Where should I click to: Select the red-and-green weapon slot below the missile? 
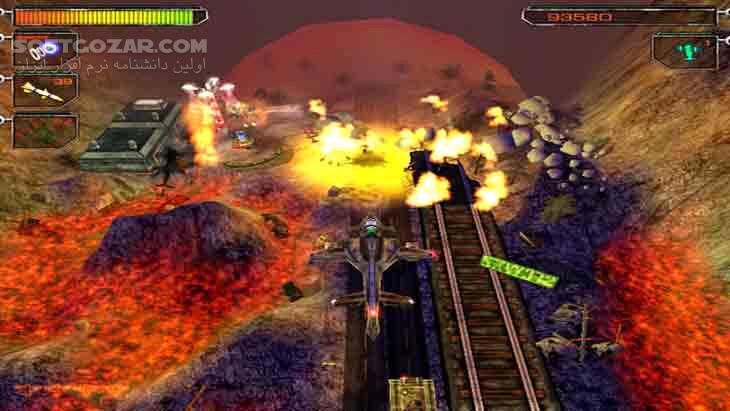(46, 129)
